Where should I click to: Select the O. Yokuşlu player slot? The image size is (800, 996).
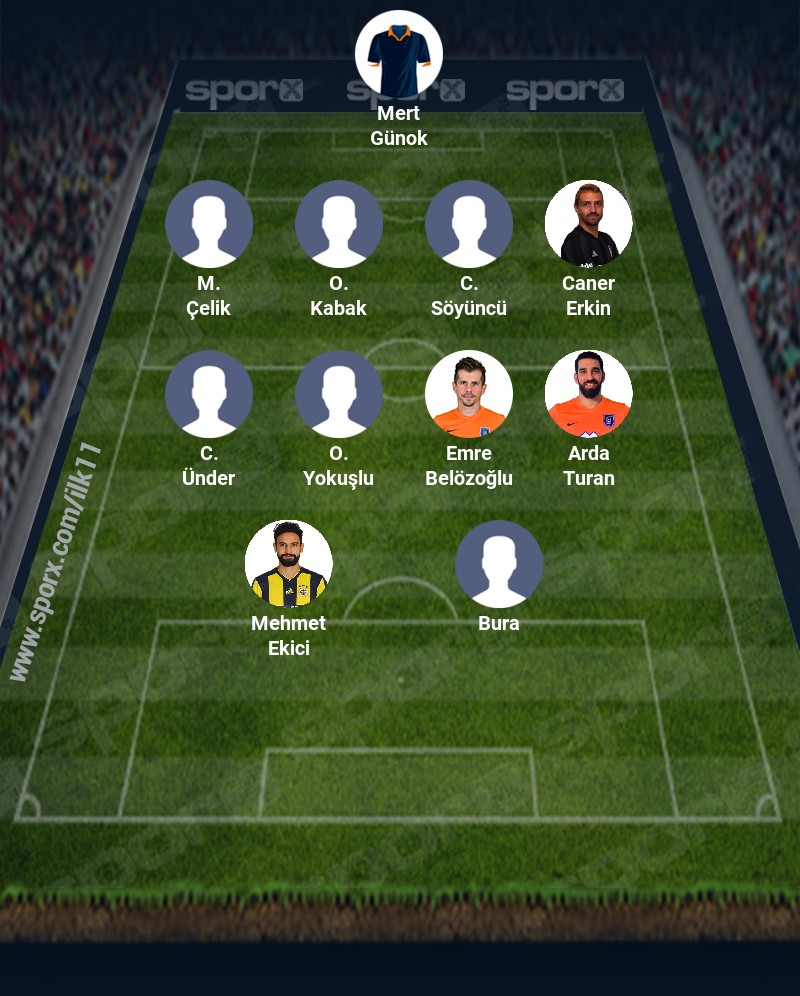339,394
